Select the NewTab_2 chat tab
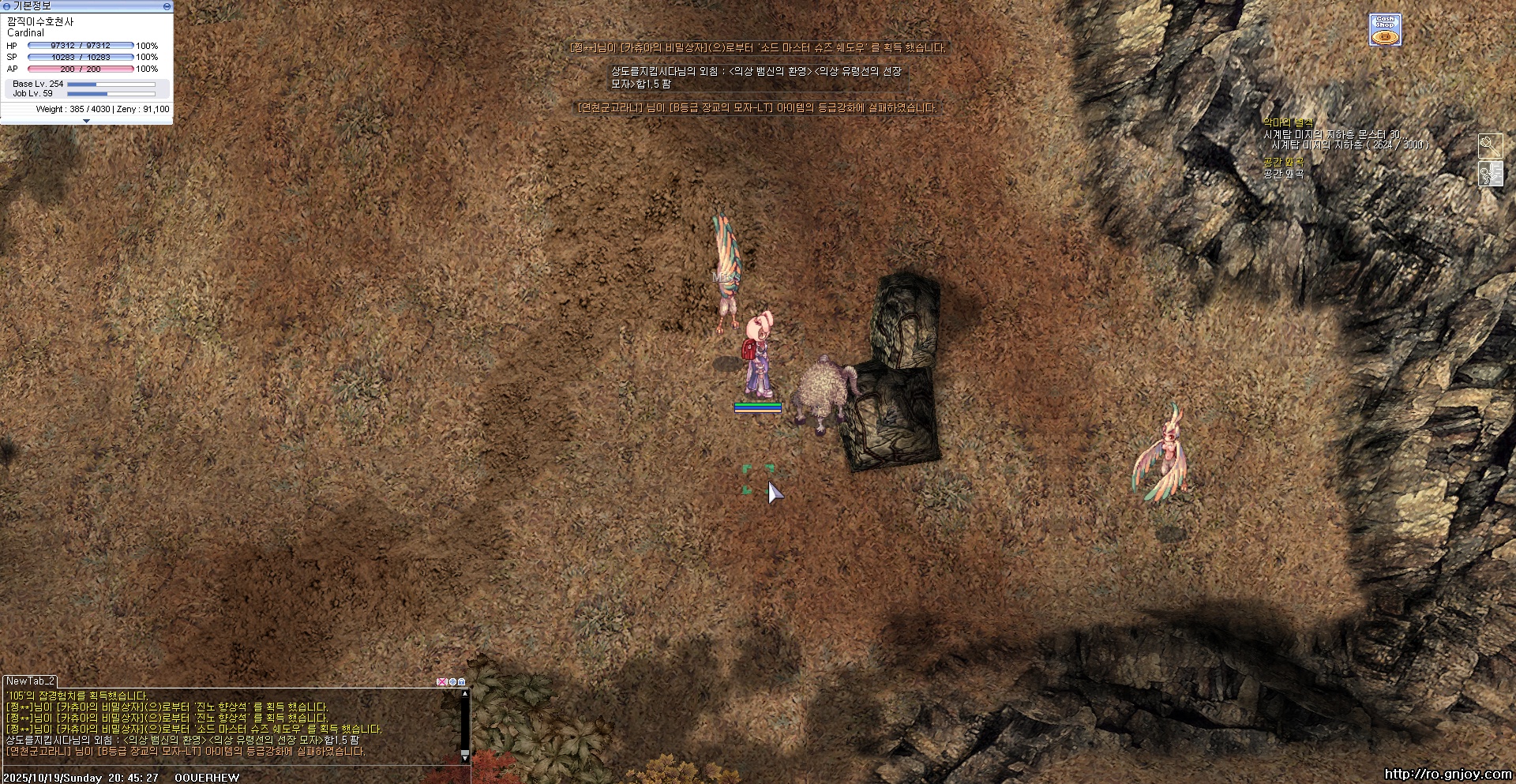 click(31, 681)
